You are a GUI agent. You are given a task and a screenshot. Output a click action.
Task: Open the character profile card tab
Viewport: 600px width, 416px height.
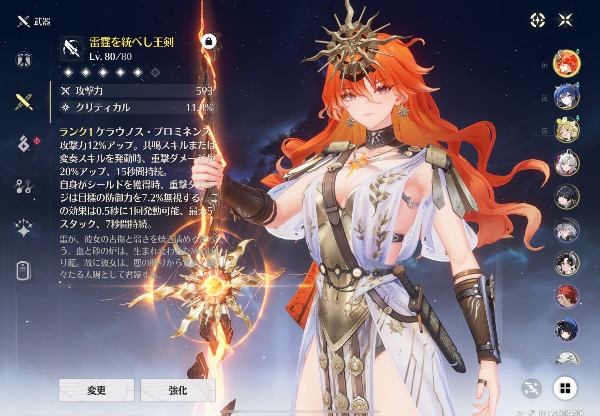(22, 269)
